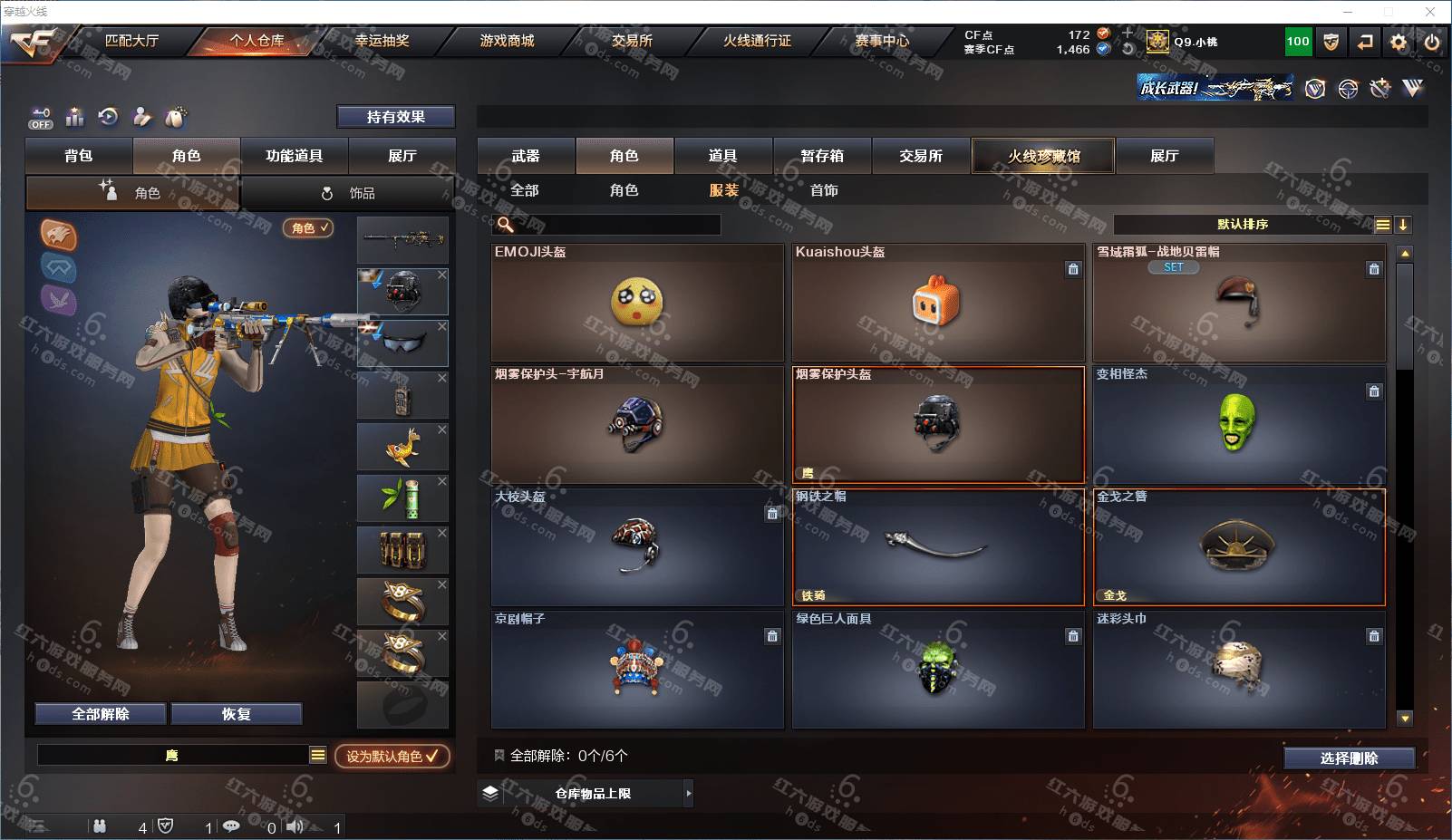Viewport: 1452px width, 840px height.
Task: Choose the 京剧帽子 item
Action: pyautogui.click(x=637, y=669)
